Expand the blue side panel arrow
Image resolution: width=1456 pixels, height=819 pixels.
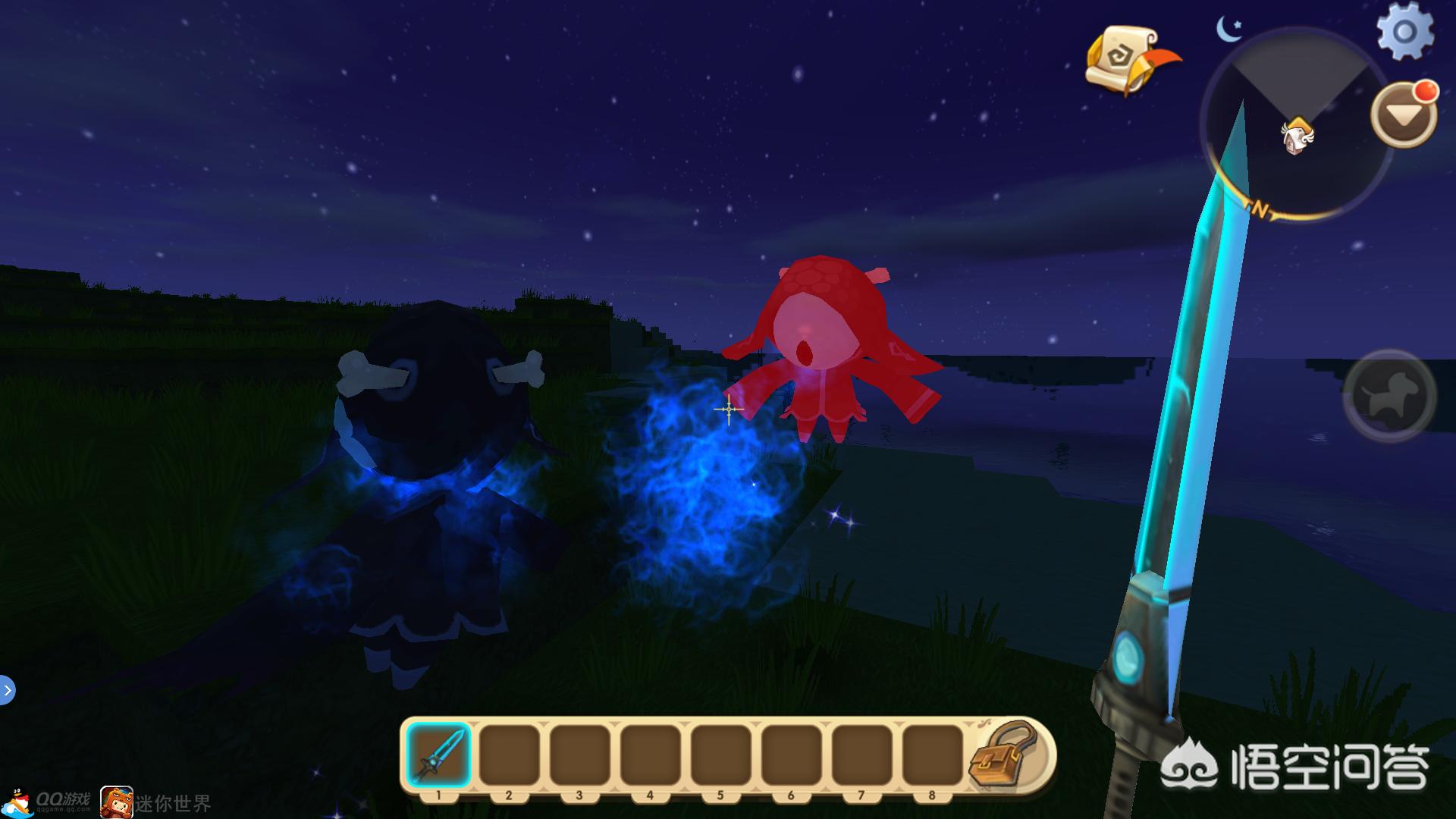pyautogui.click(x=7, y=690)
